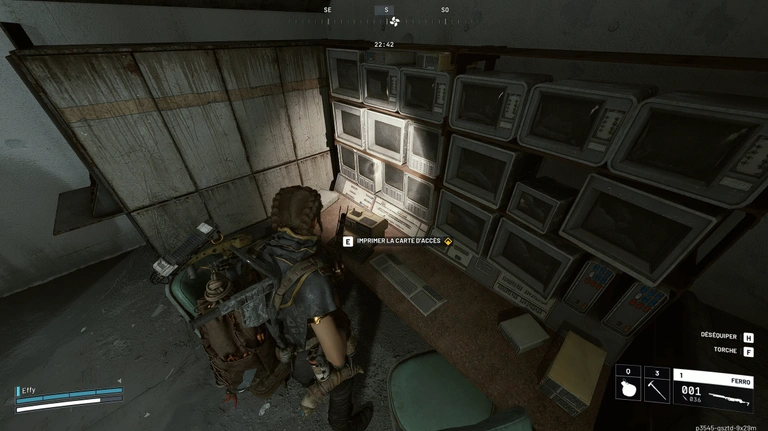Click the objective marker on the compass
This screenshot has width=768, height=431.
pyautogui.click(x=393, y=21)
